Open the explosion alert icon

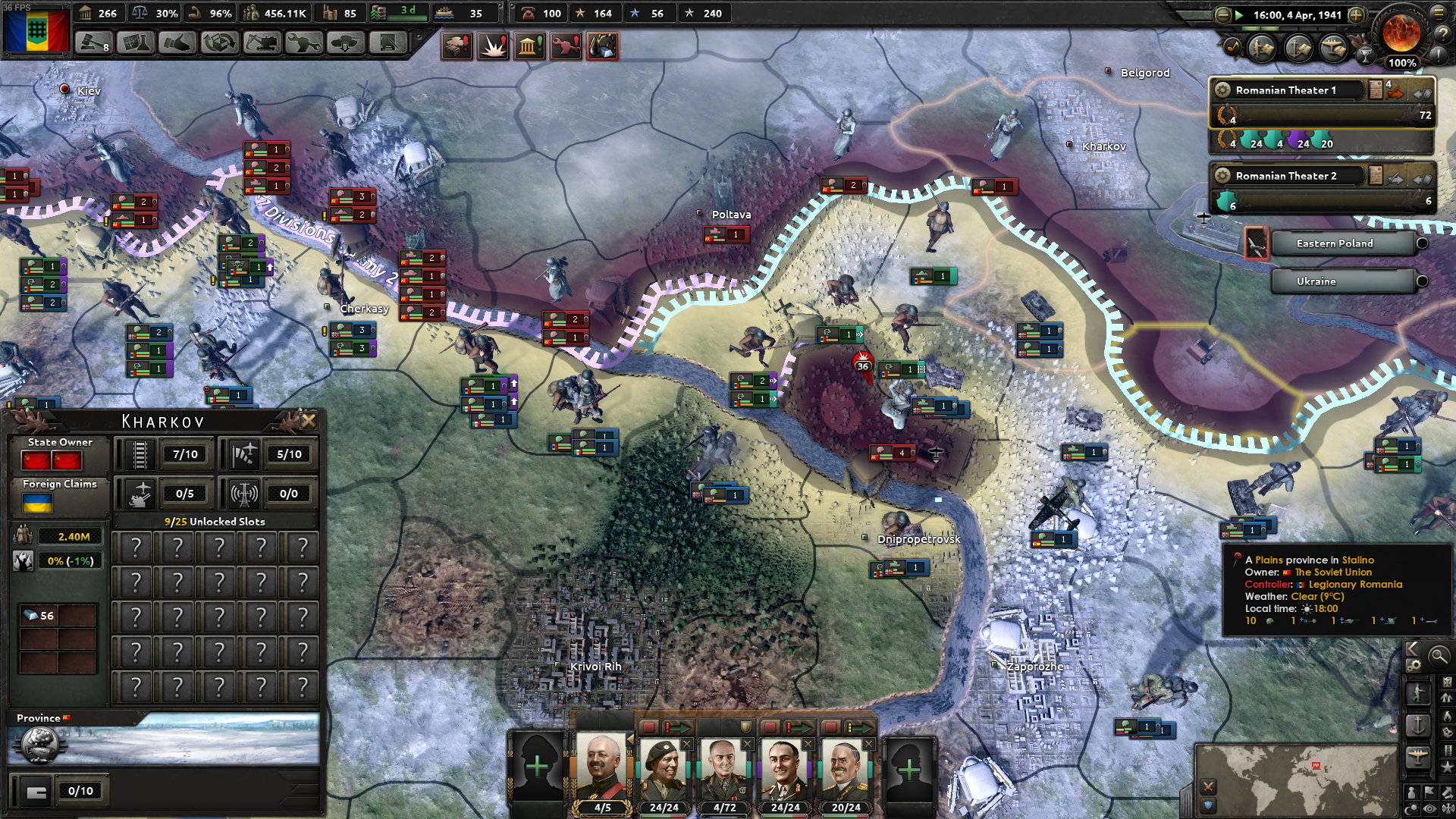tap(494, 46)
